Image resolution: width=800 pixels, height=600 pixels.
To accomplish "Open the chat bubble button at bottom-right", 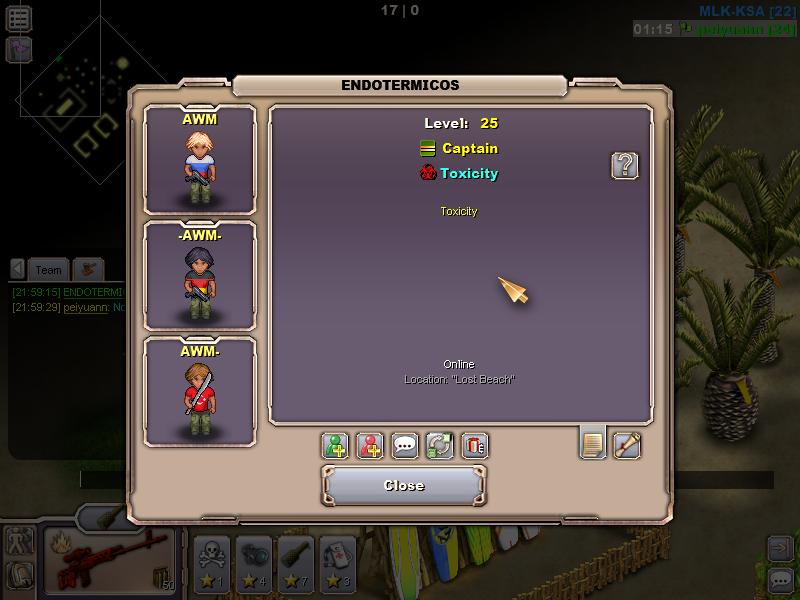I will pos(780,579).
